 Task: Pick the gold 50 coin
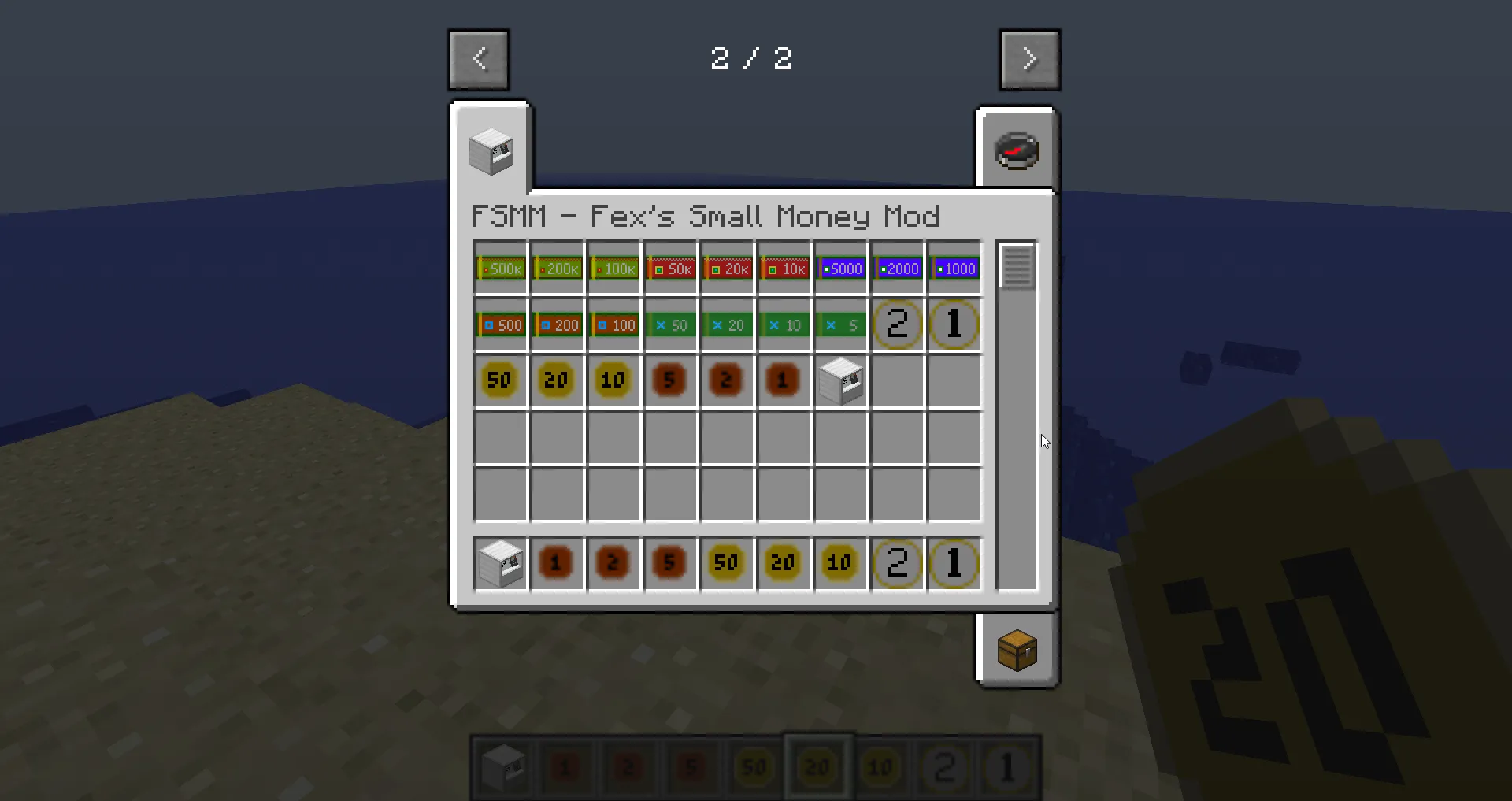[x=498, y=380]
